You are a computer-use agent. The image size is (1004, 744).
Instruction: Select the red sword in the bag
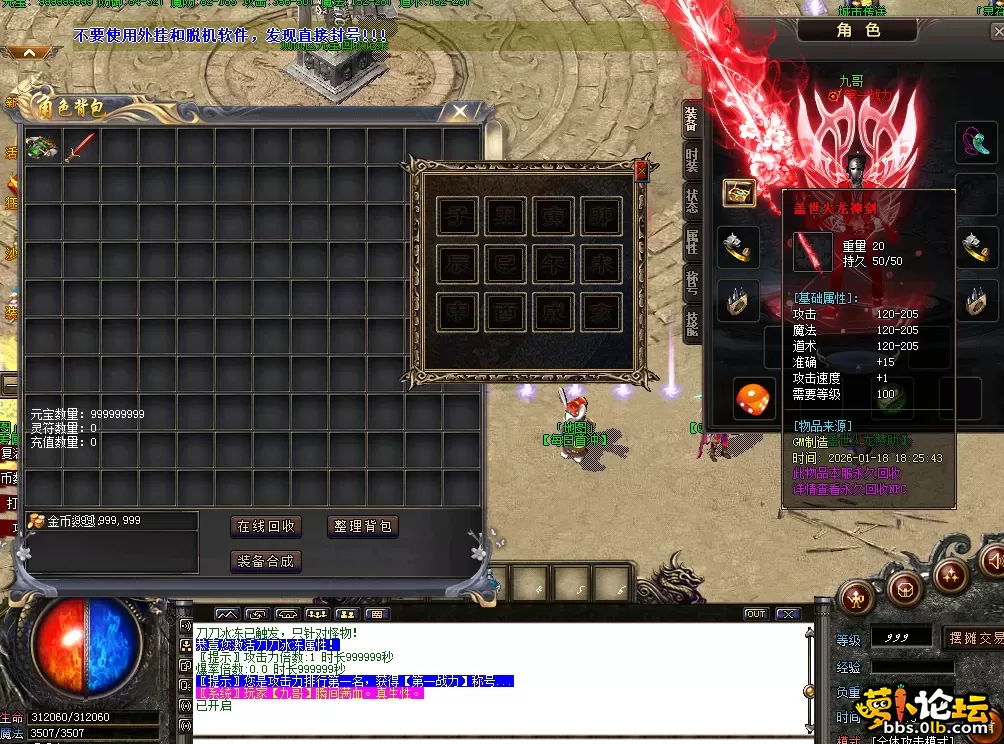[80, 148]
